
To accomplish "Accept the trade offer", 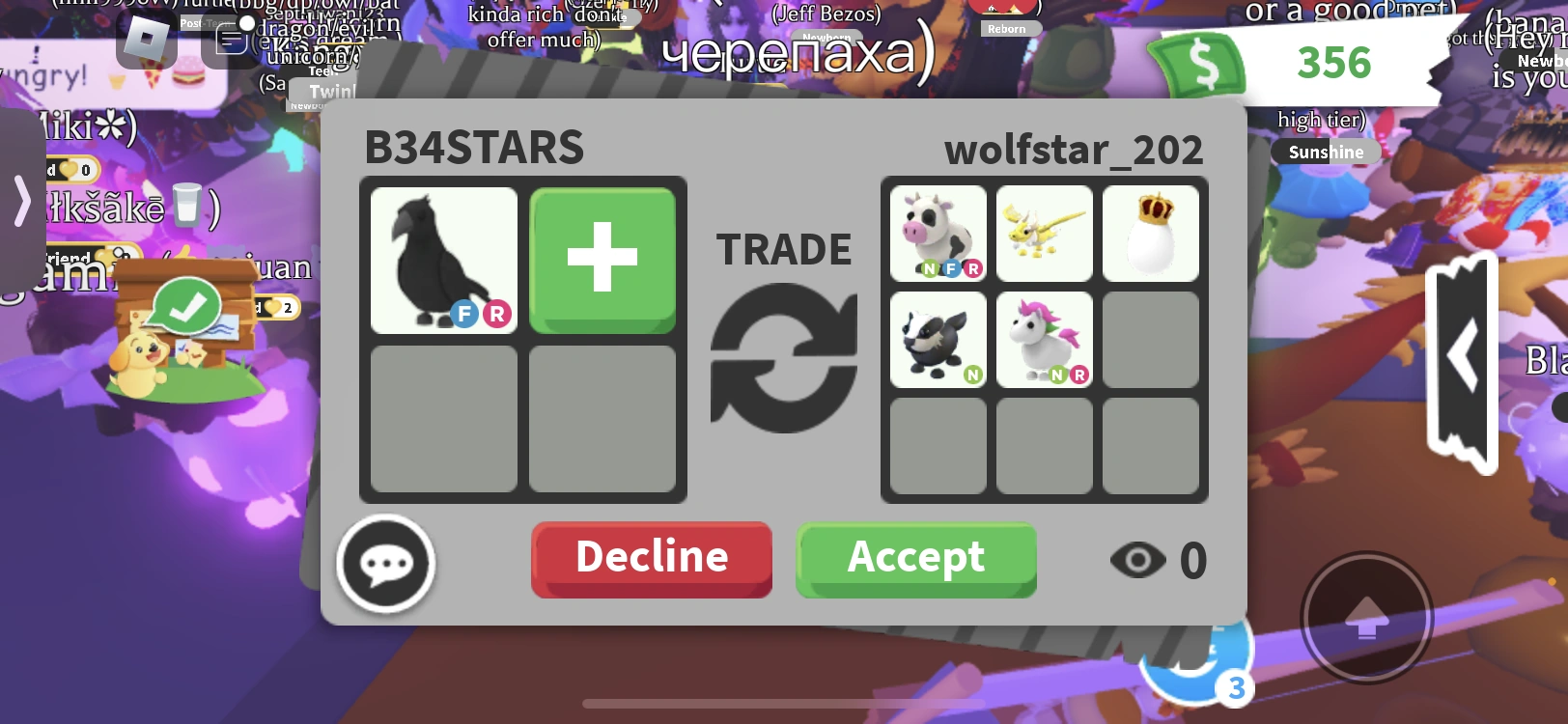I will (915, 558).
